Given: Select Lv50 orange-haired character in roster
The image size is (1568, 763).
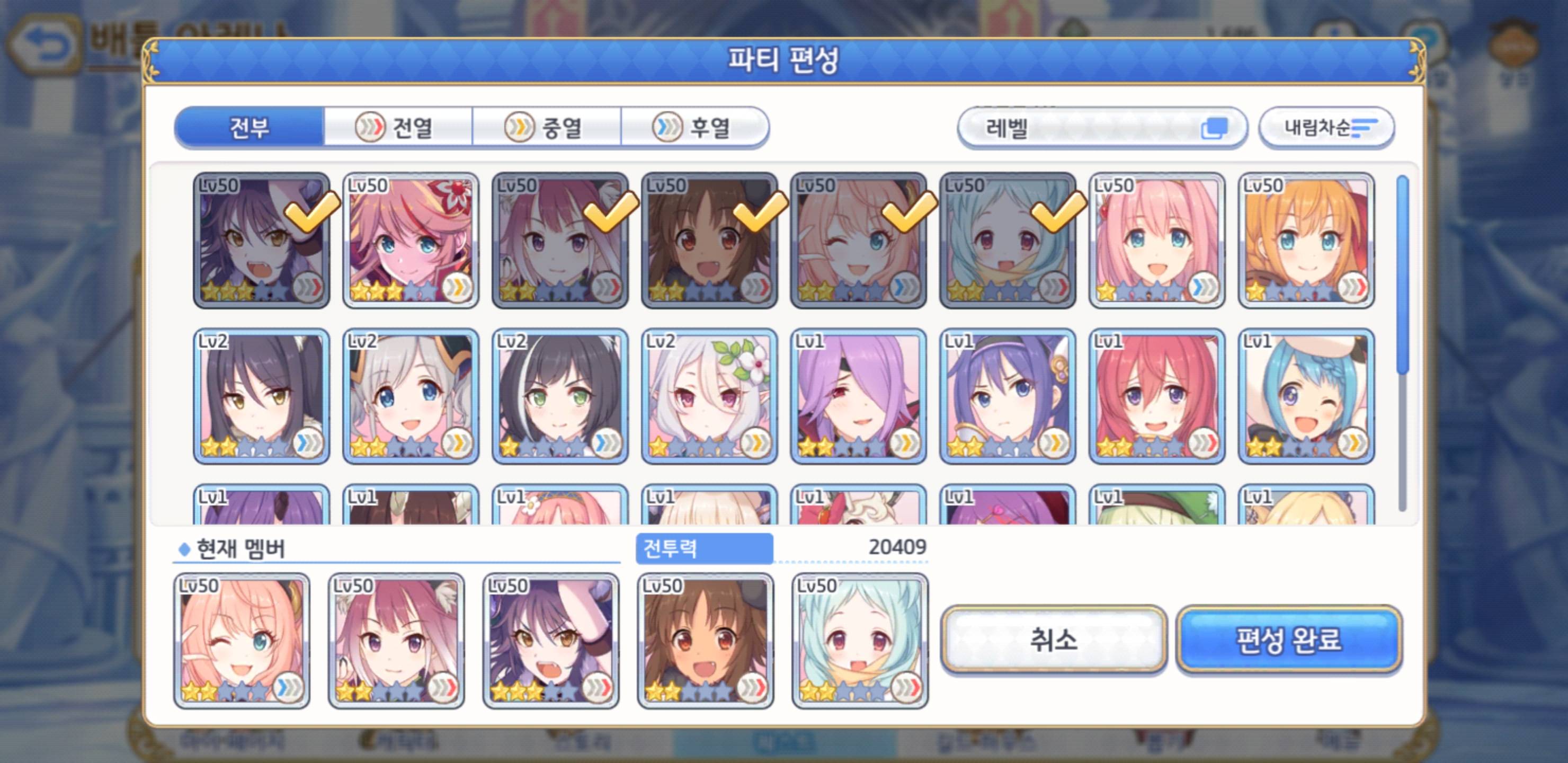Looking at the screenshot, I should (x=1306, y=241).
